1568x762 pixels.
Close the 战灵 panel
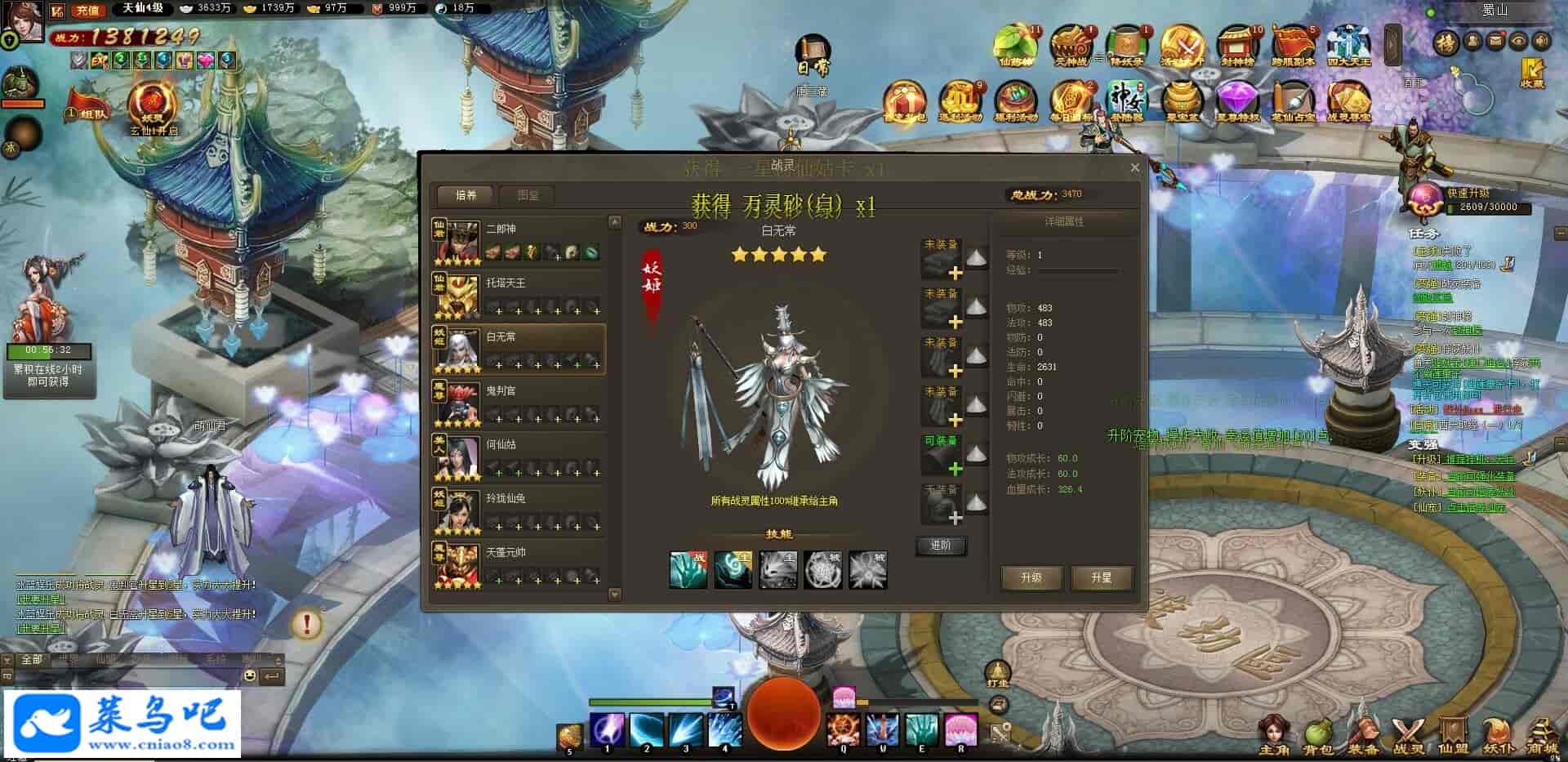(x=1134, y=167)
